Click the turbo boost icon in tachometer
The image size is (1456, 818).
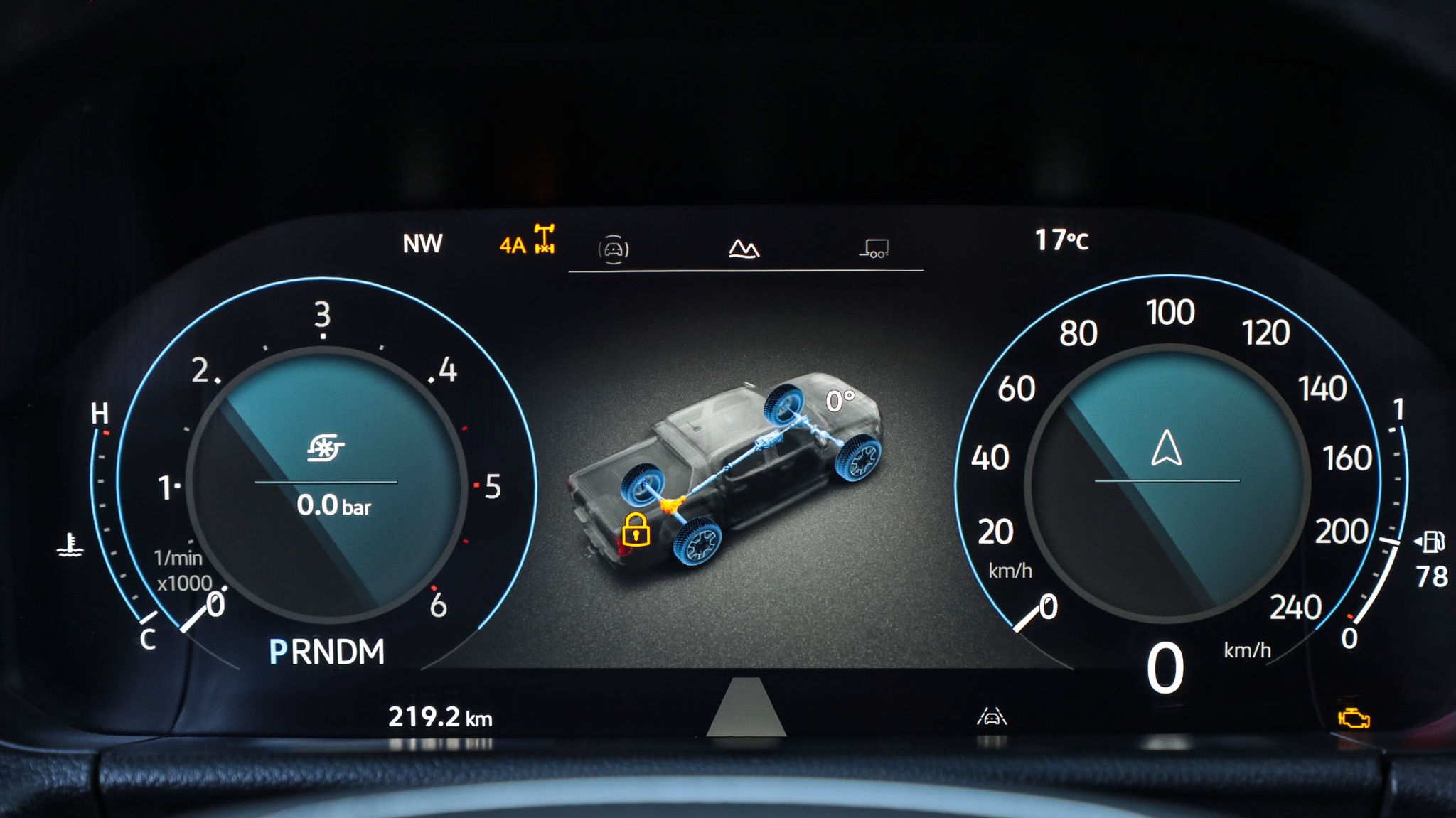(x=326, y=448)
